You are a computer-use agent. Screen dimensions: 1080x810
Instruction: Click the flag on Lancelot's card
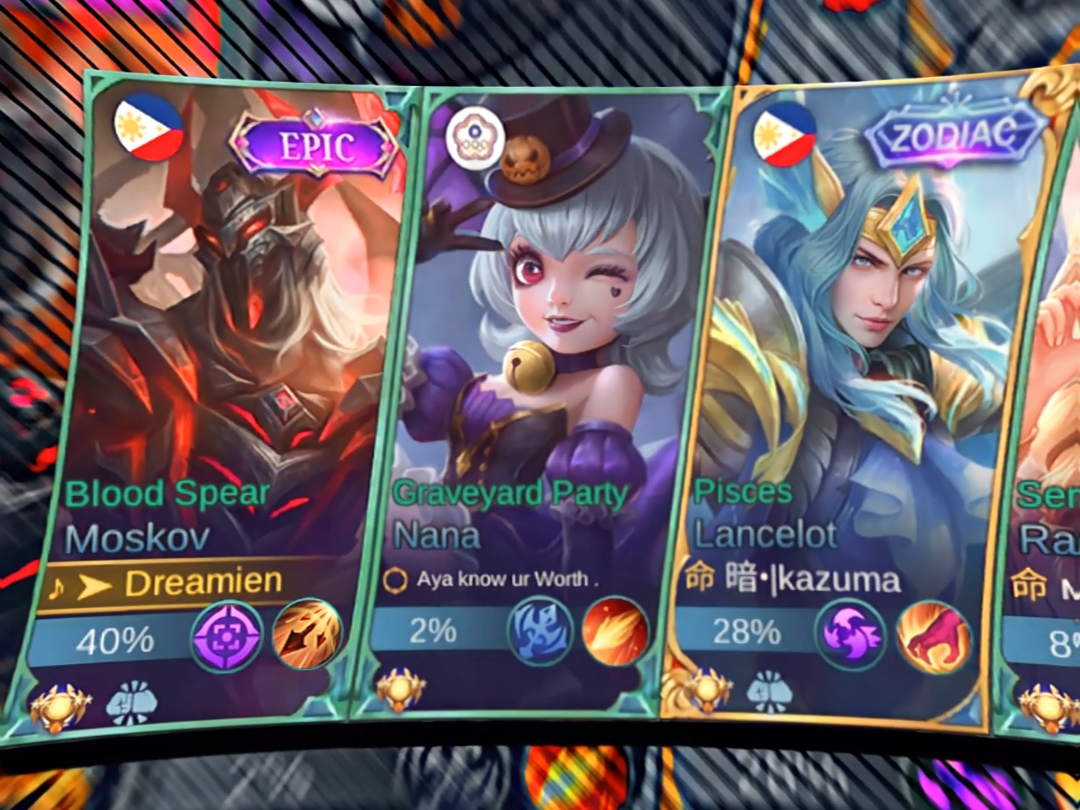tap(784, 133)
